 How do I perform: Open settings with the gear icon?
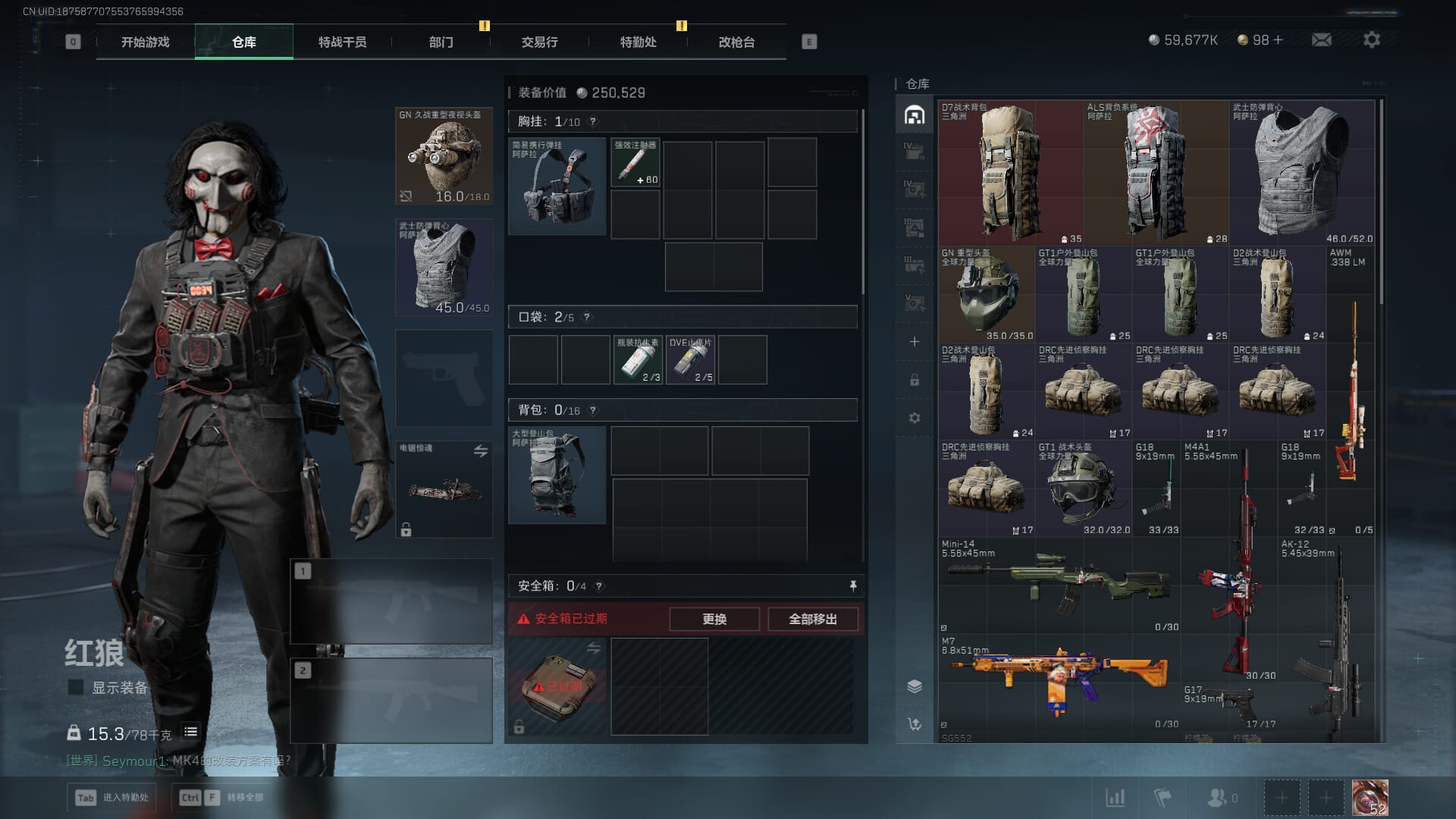click(x=1371, y=39)
